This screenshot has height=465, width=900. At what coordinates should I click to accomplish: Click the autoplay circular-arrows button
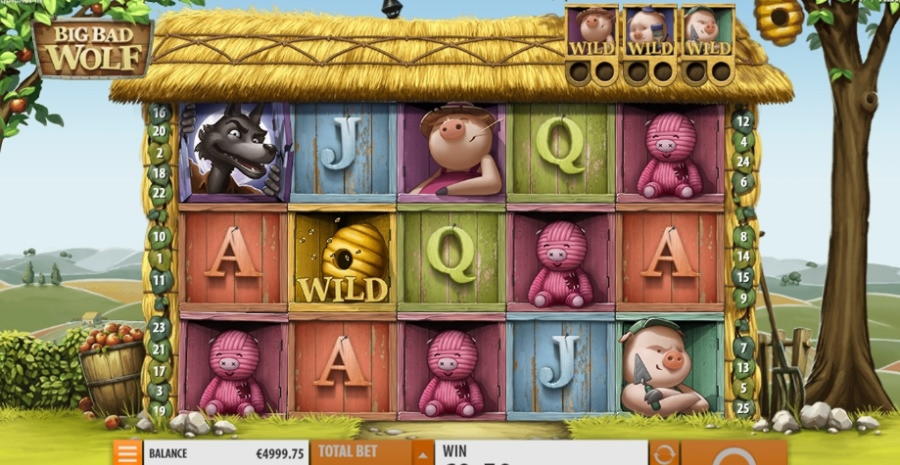[x=664, y=453]
